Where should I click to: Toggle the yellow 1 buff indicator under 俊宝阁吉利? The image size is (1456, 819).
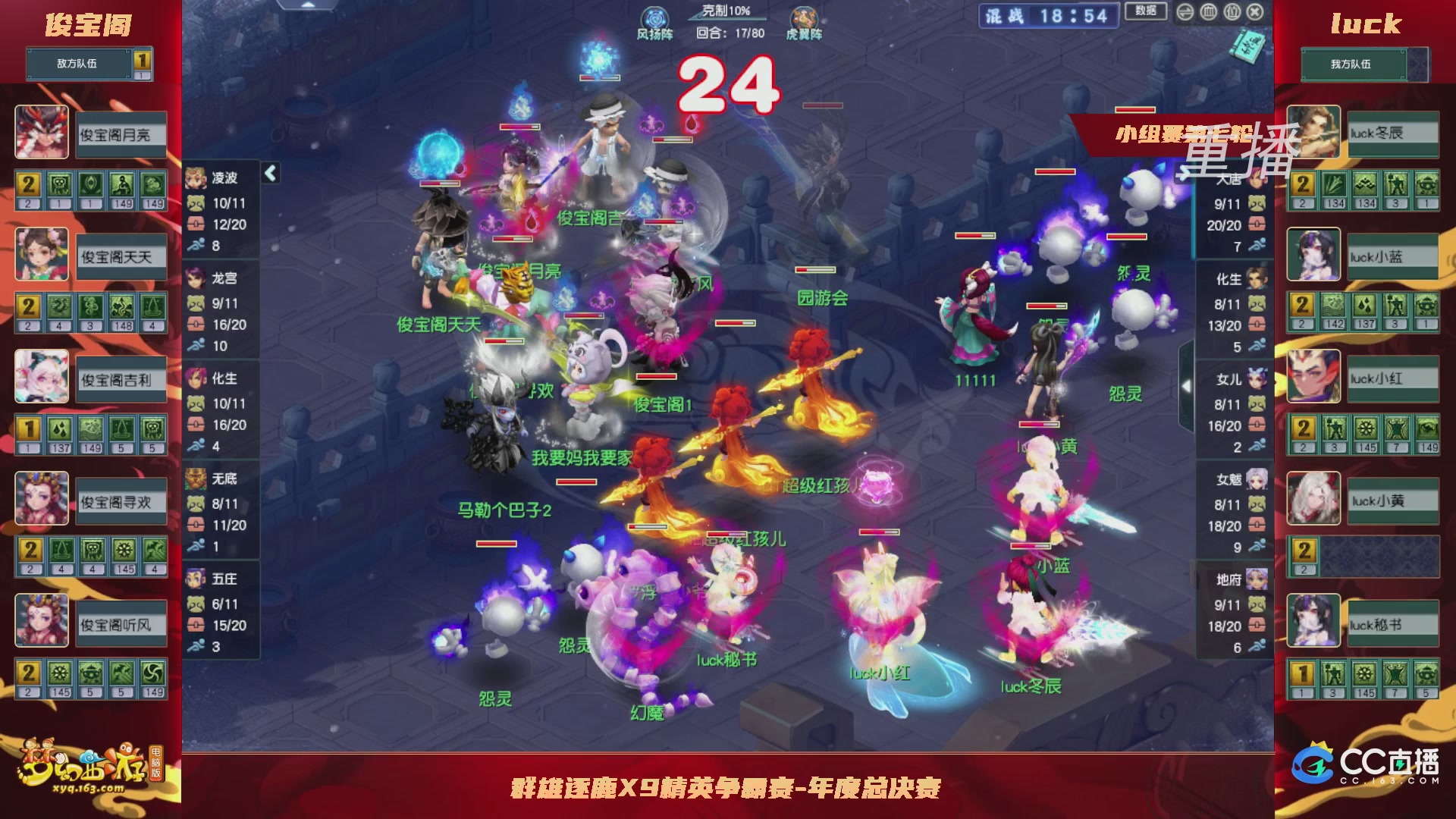click(x=30, y=428)
